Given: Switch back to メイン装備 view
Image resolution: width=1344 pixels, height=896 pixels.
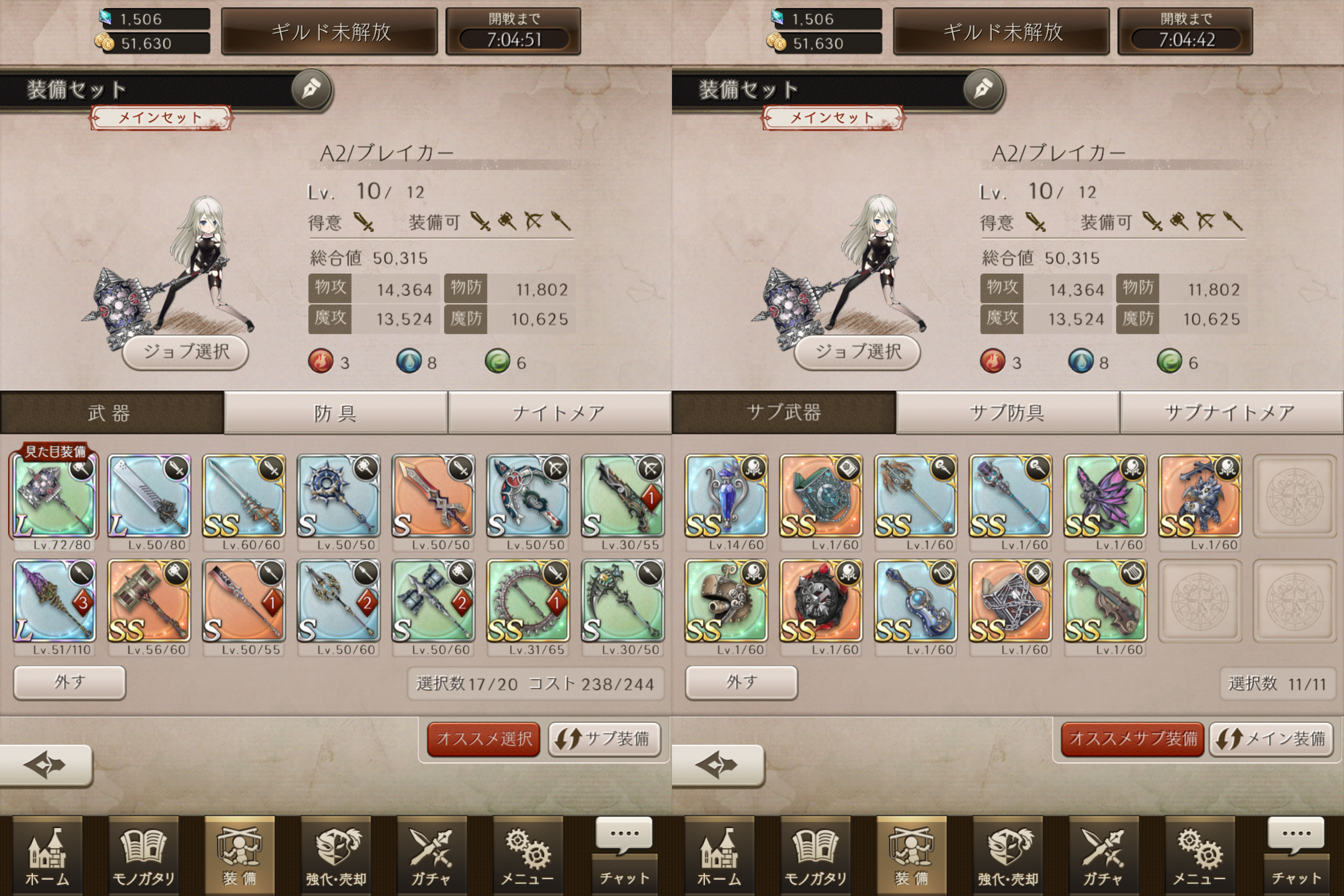Looking at the screenshot, I should point(1271,739).
